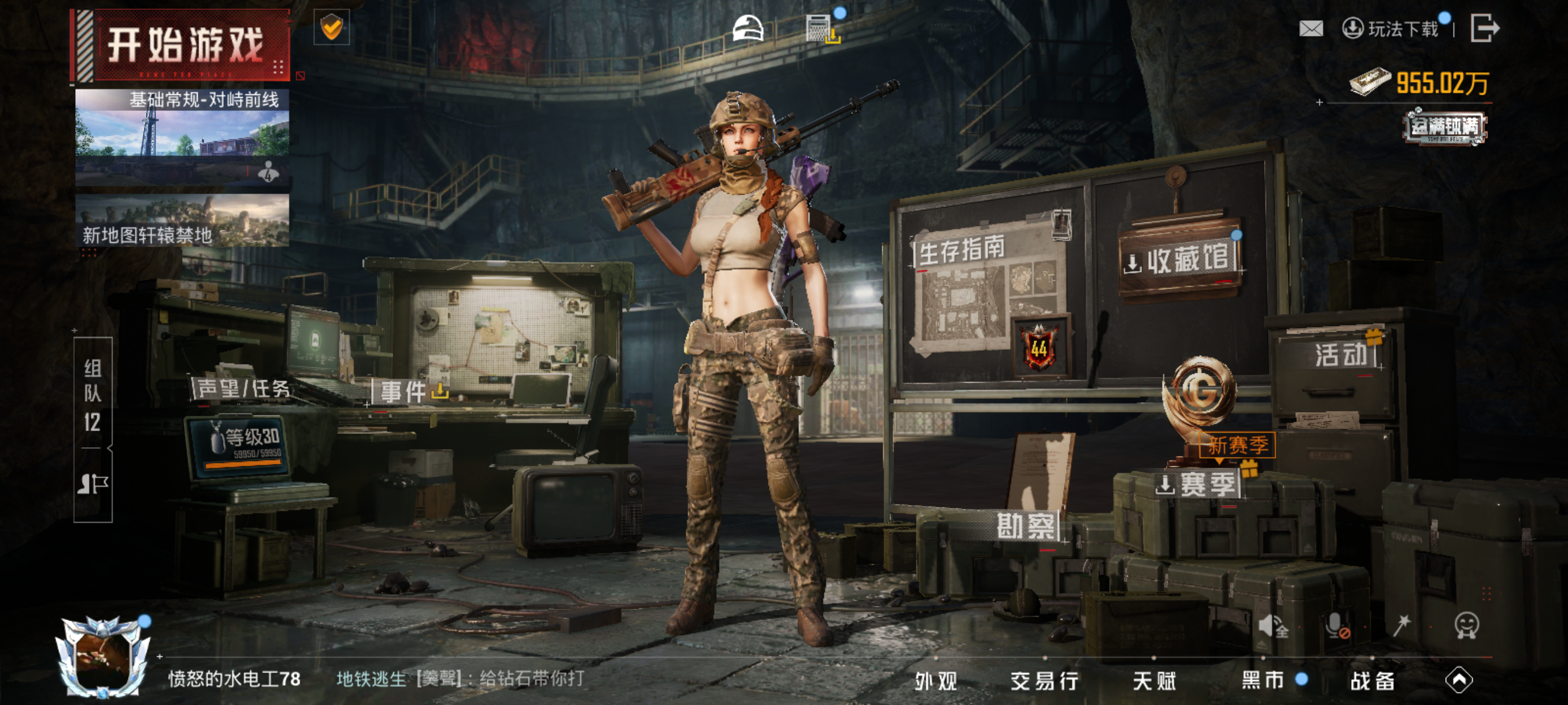Open the mail envelope icon
This screenshot has height=705, width=1568.
pos(1311,28)
